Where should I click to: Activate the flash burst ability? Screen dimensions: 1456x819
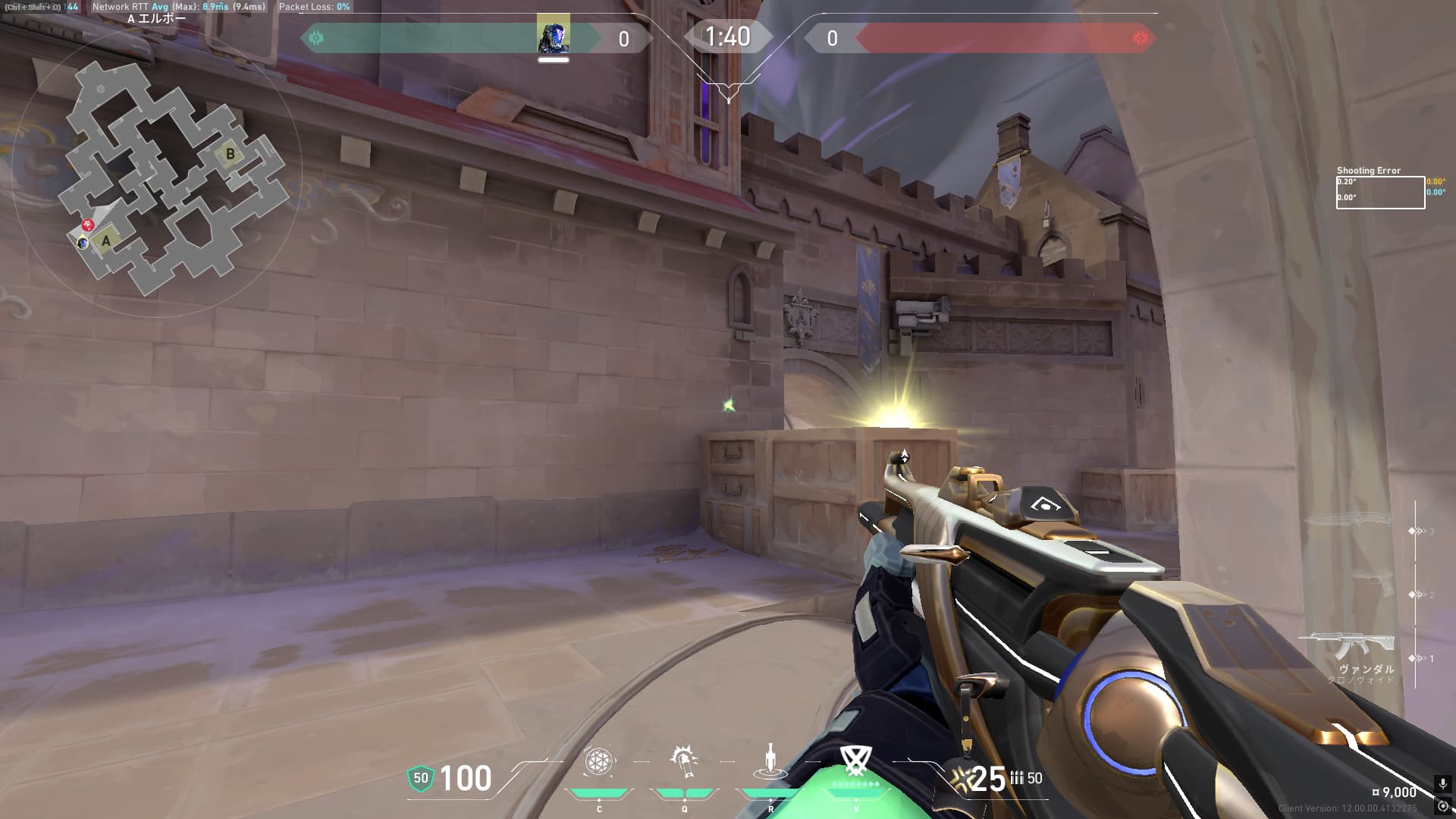pyautogui.click(x=684, y=762)
